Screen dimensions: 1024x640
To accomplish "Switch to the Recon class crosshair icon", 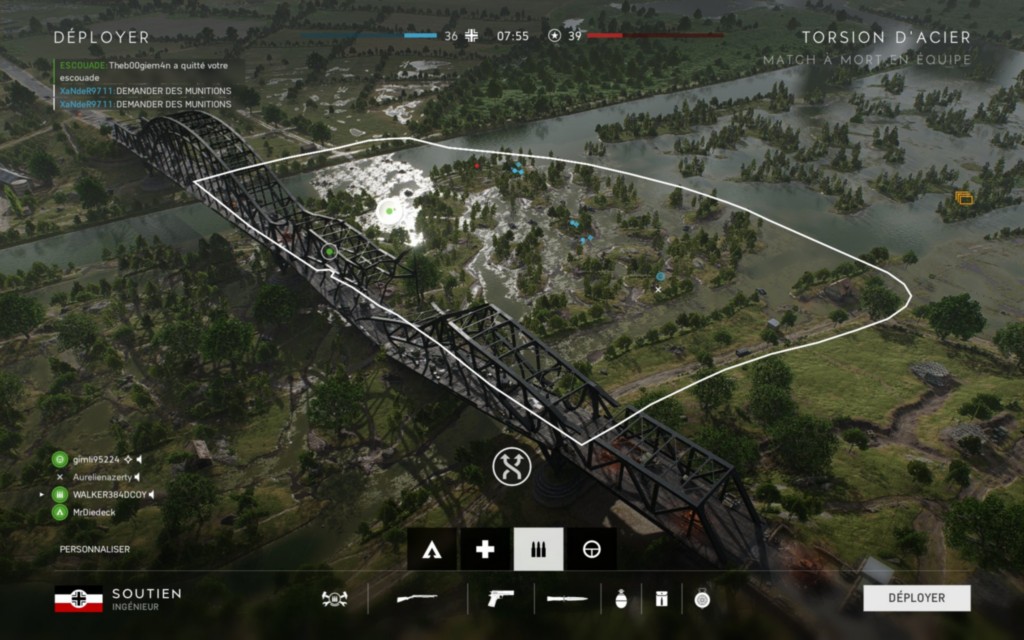I will click(x=591, y=549).
